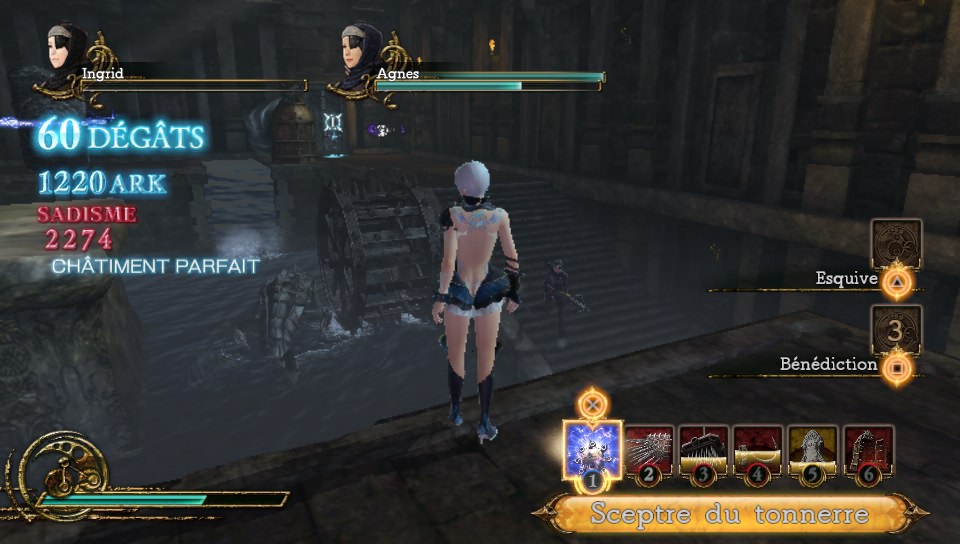This screenshot has height=544, width=960.
Task: Use the Bénédiction ability icon
Action: pyautogui.click(x=896, y=330)
